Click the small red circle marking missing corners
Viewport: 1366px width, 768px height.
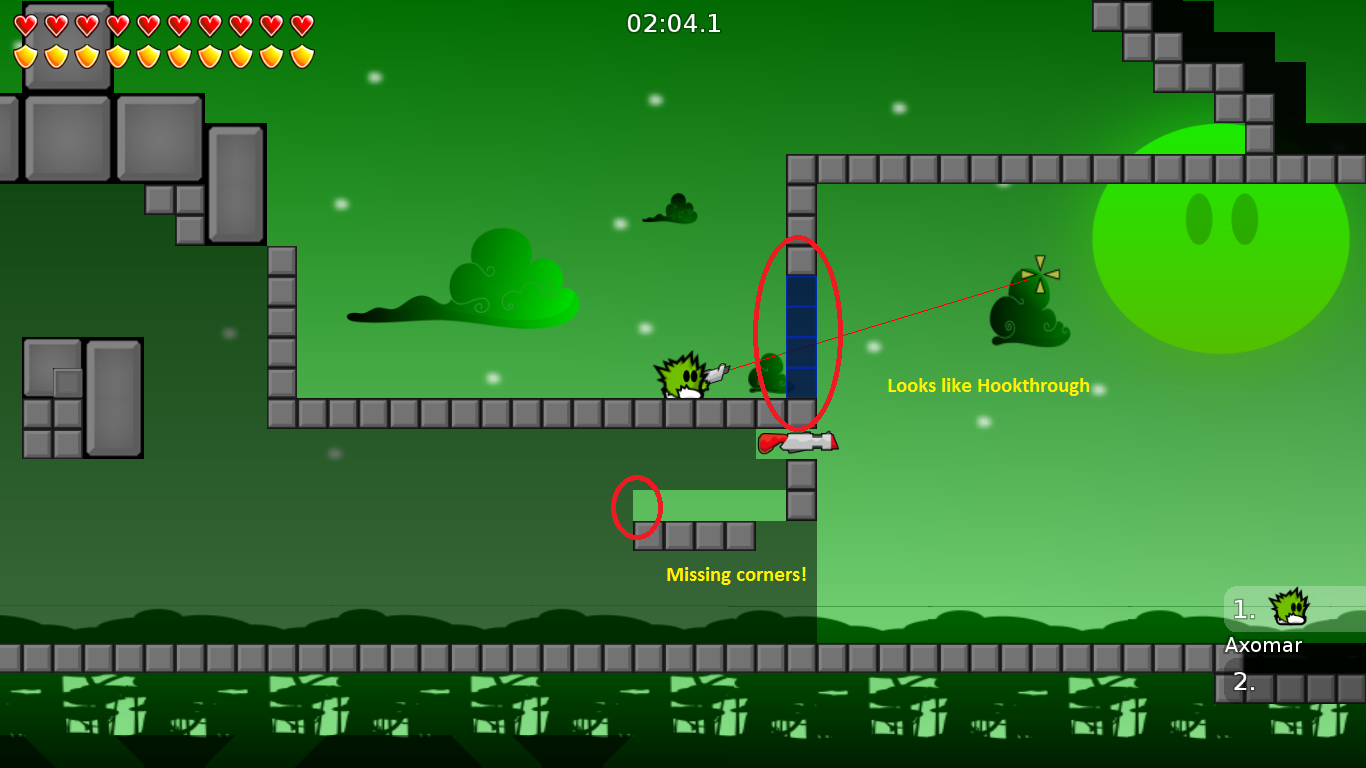pos(638,507)
